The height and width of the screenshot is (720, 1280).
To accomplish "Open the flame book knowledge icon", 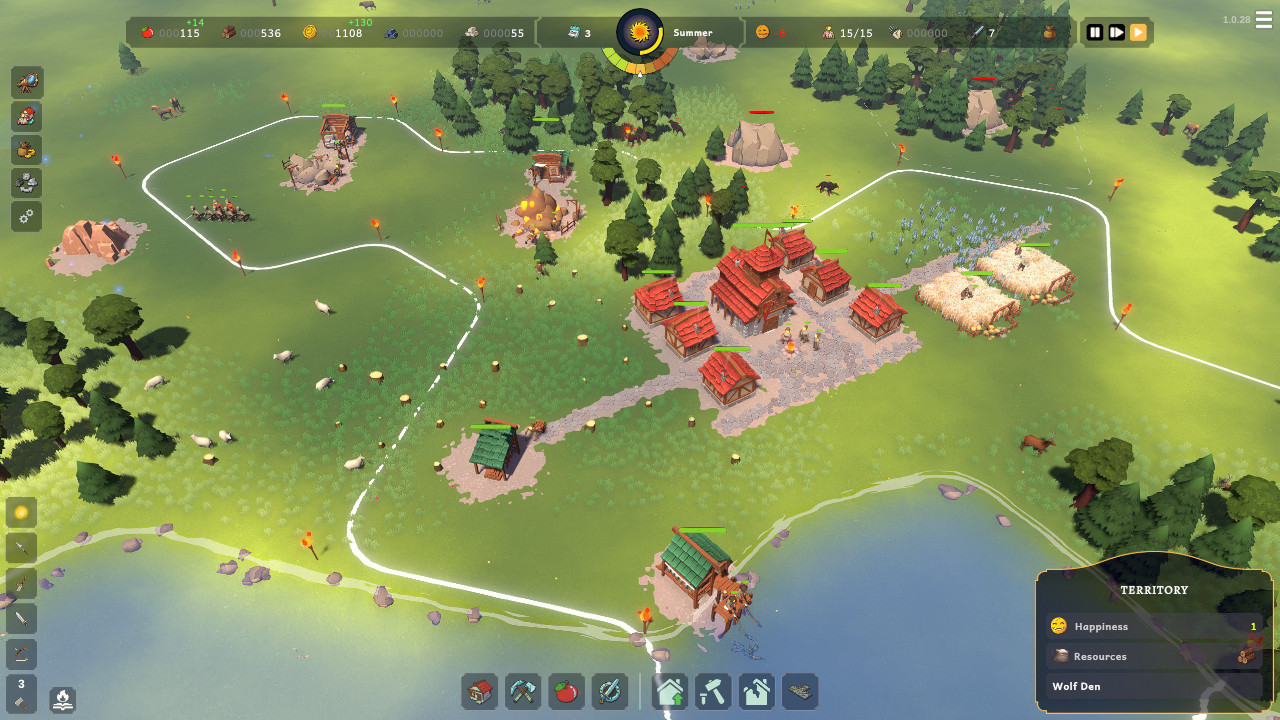I will point(63,698).
